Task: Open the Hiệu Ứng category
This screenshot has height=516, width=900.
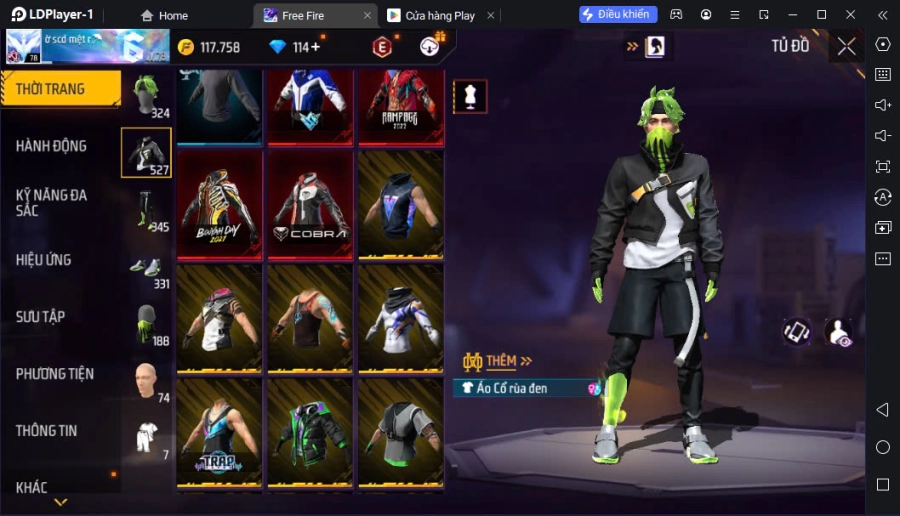Action: click(44, 260)
